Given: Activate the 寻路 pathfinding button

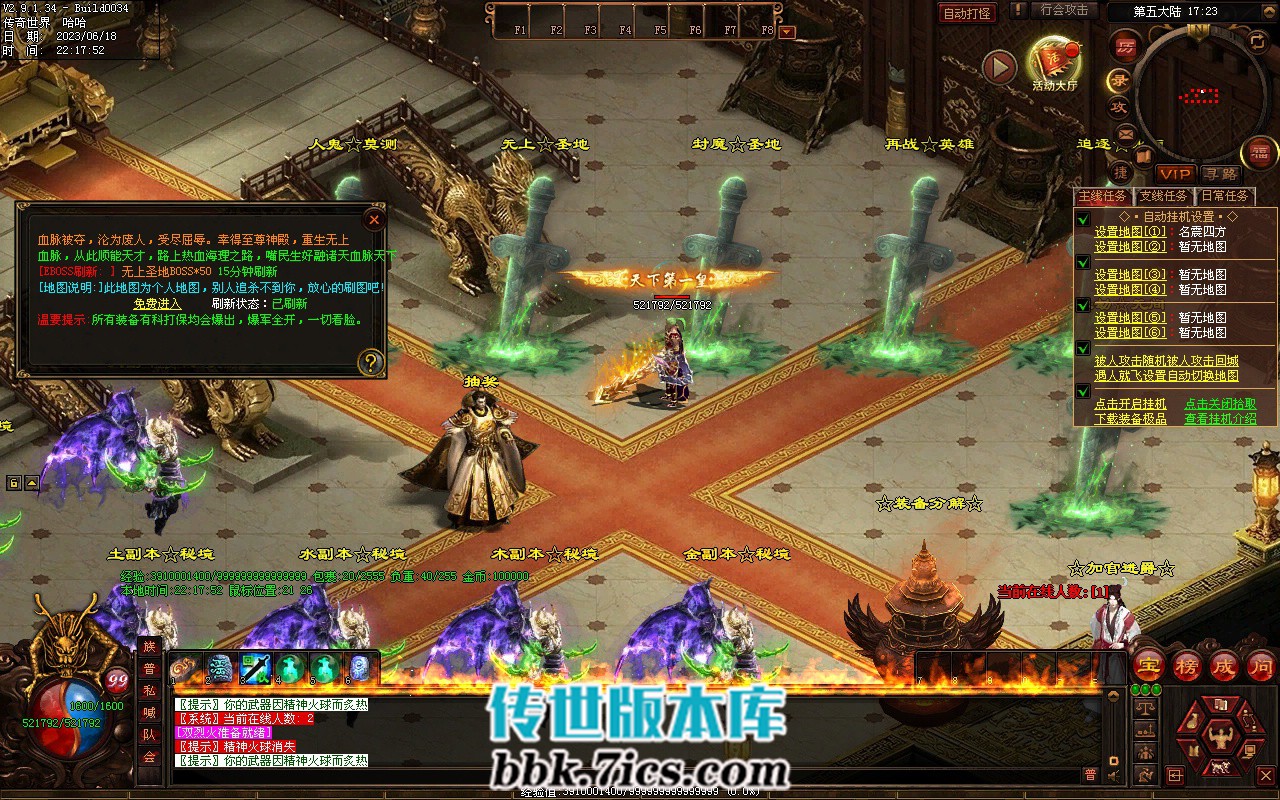Looking at the screenshot, I should pyautogui.click(x=1219, y=175).
